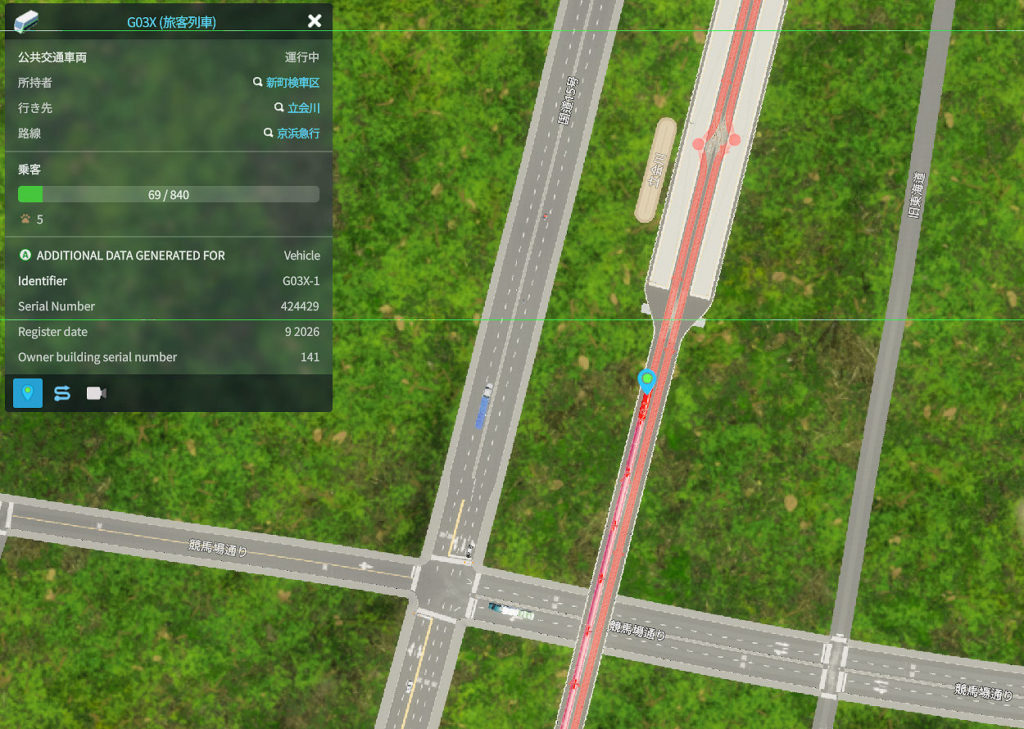This screenshot has width=1024, height=729.
Task: Activate the follow camera icon
Action: (x=96, y=393)
